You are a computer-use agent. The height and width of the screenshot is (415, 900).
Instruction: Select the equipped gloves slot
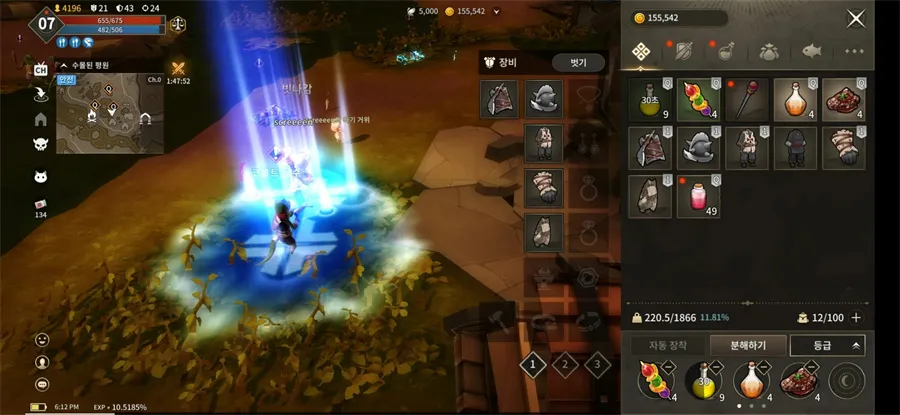click(544, 187)
